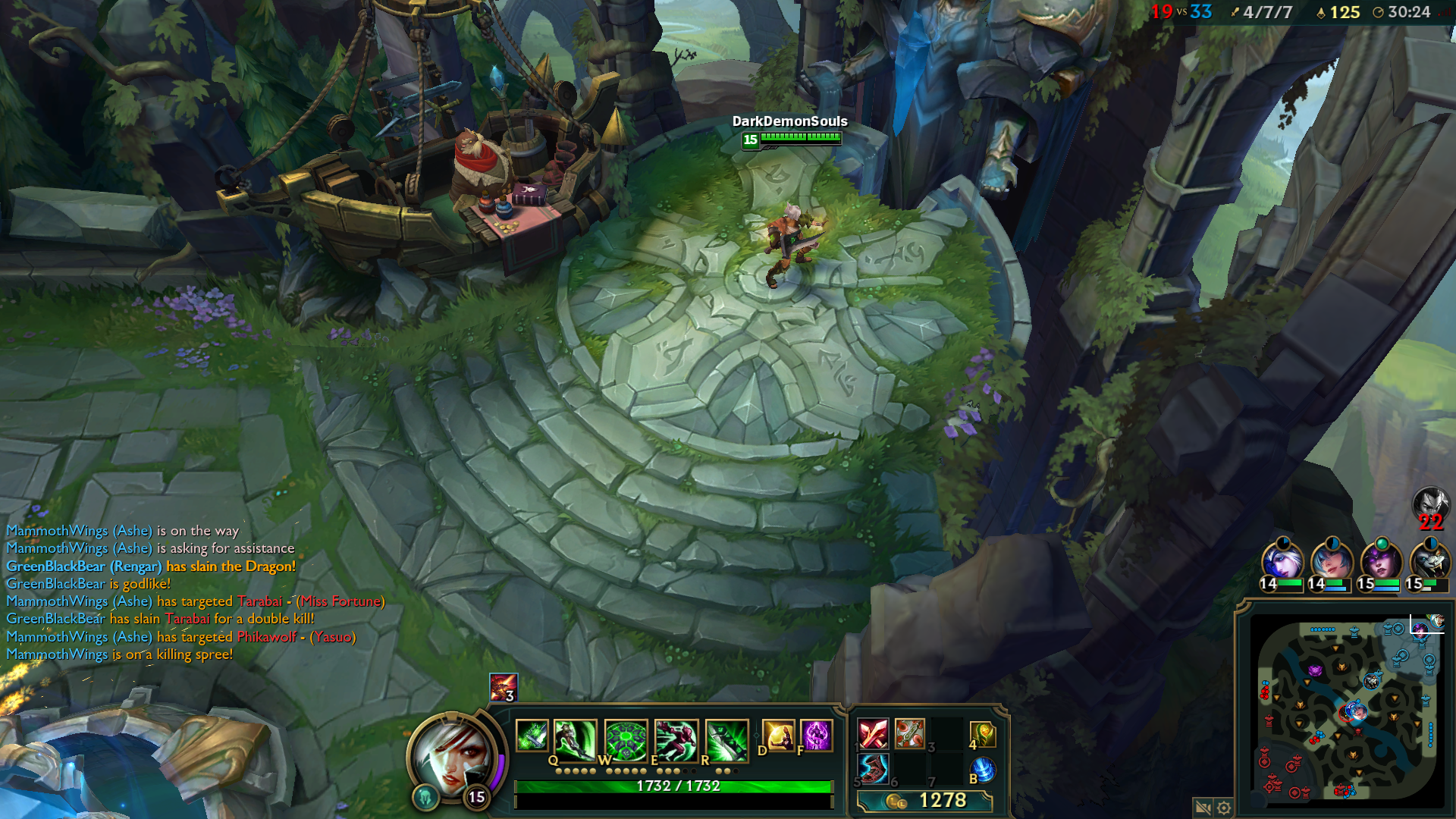Image resolution: width=1456 pixels, height=819 pixels.
Task: Select the boots item in inventory
Action: pyautogui.click(x=873, y=770)
